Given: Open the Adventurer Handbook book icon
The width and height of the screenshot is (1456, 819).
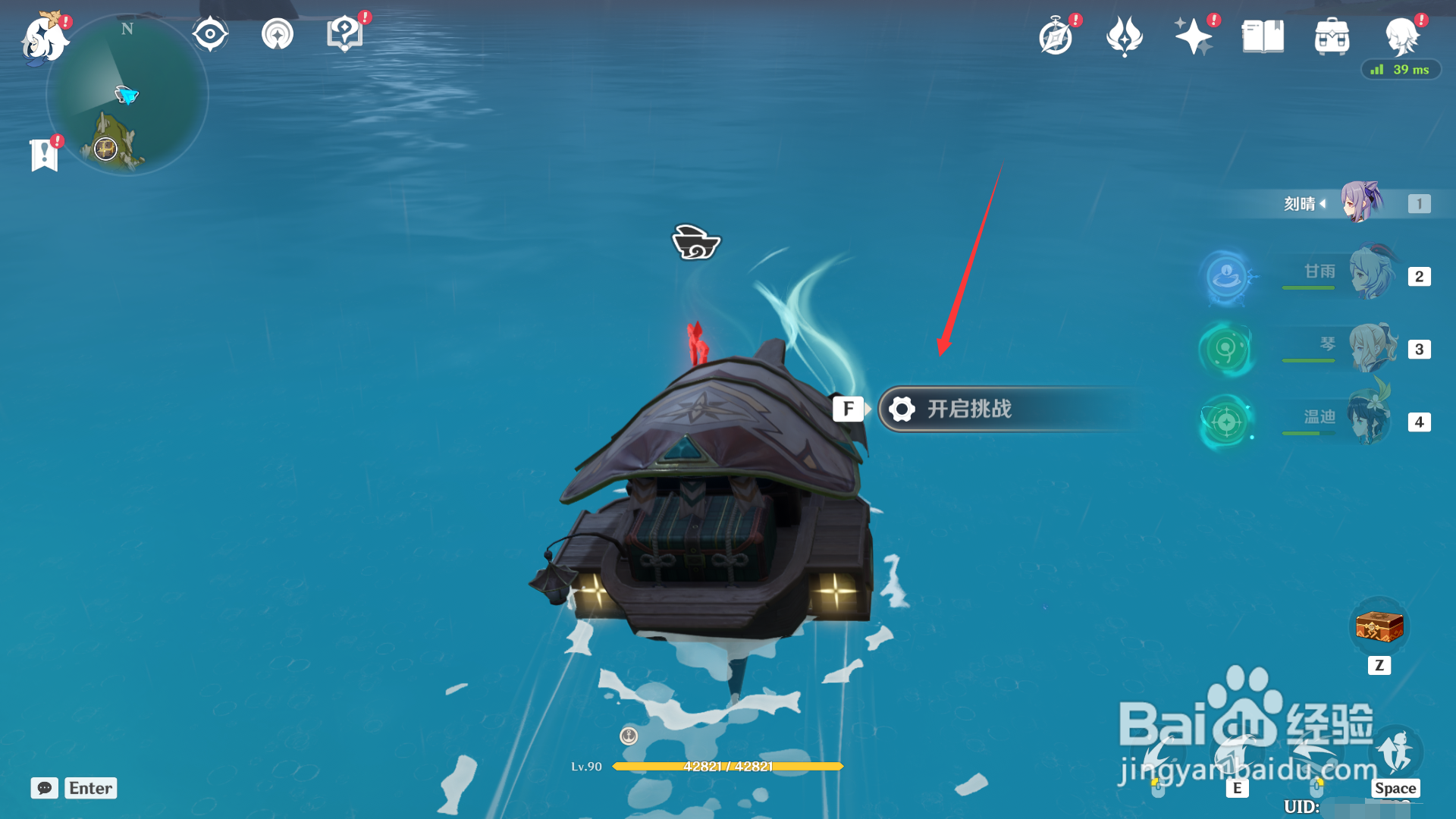Looking at the screenshot, I should pos(1263,36).
